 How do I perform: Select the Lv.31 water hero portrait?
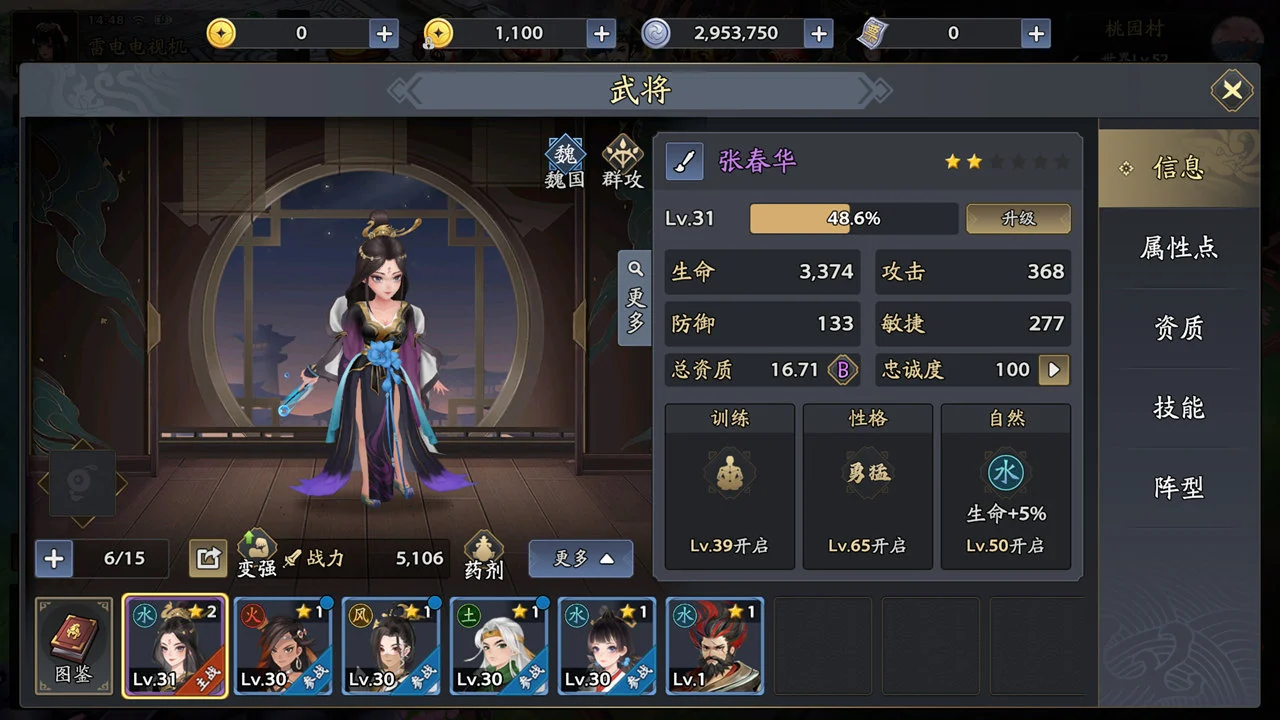tap(175, 646)
